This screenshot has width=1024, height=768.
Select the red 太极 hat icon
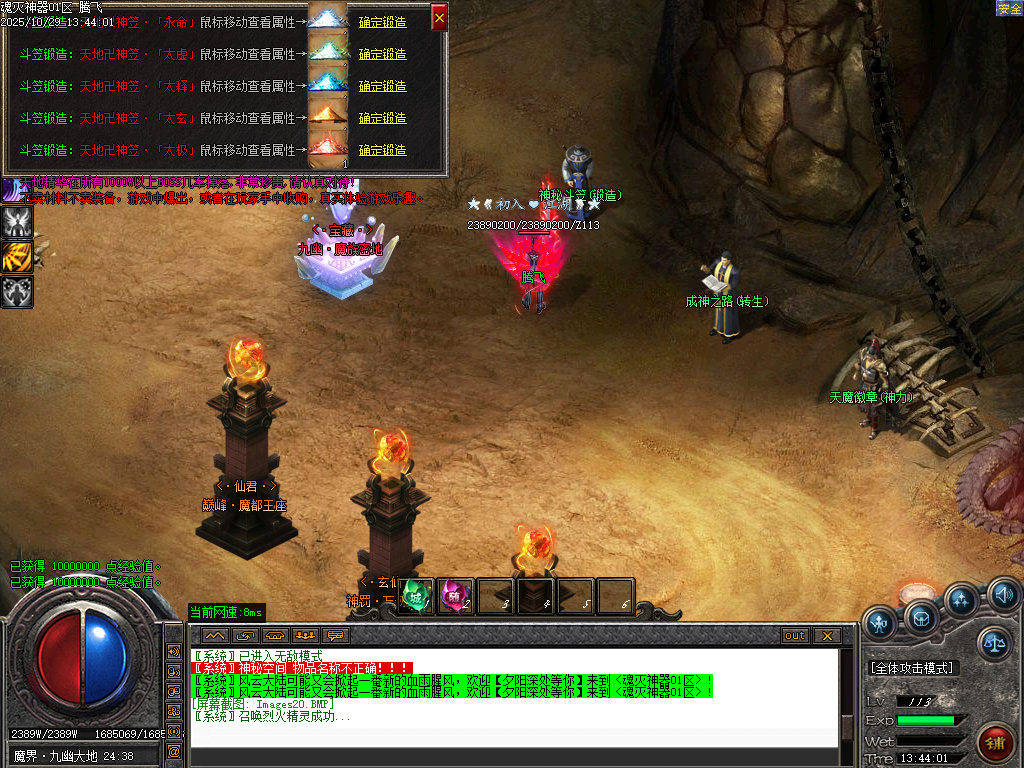click(327, 147)
